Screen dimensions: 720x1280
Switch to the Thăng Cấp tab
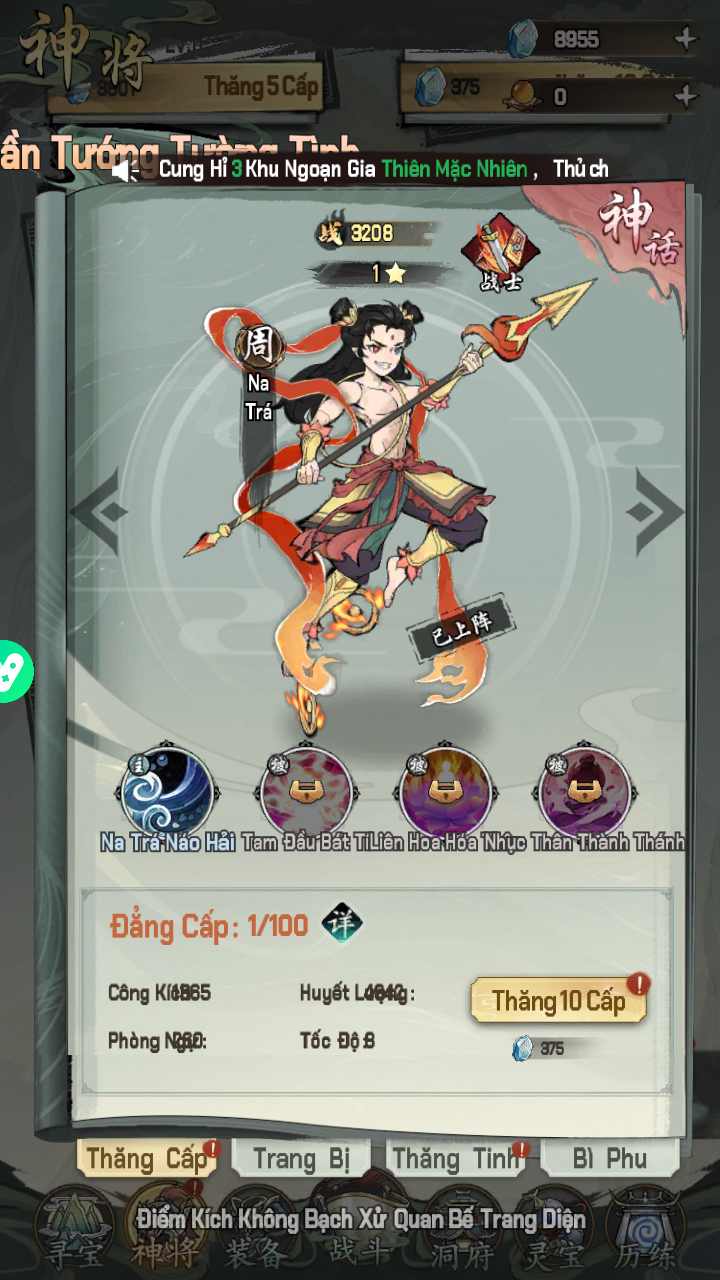(146, 1159)
